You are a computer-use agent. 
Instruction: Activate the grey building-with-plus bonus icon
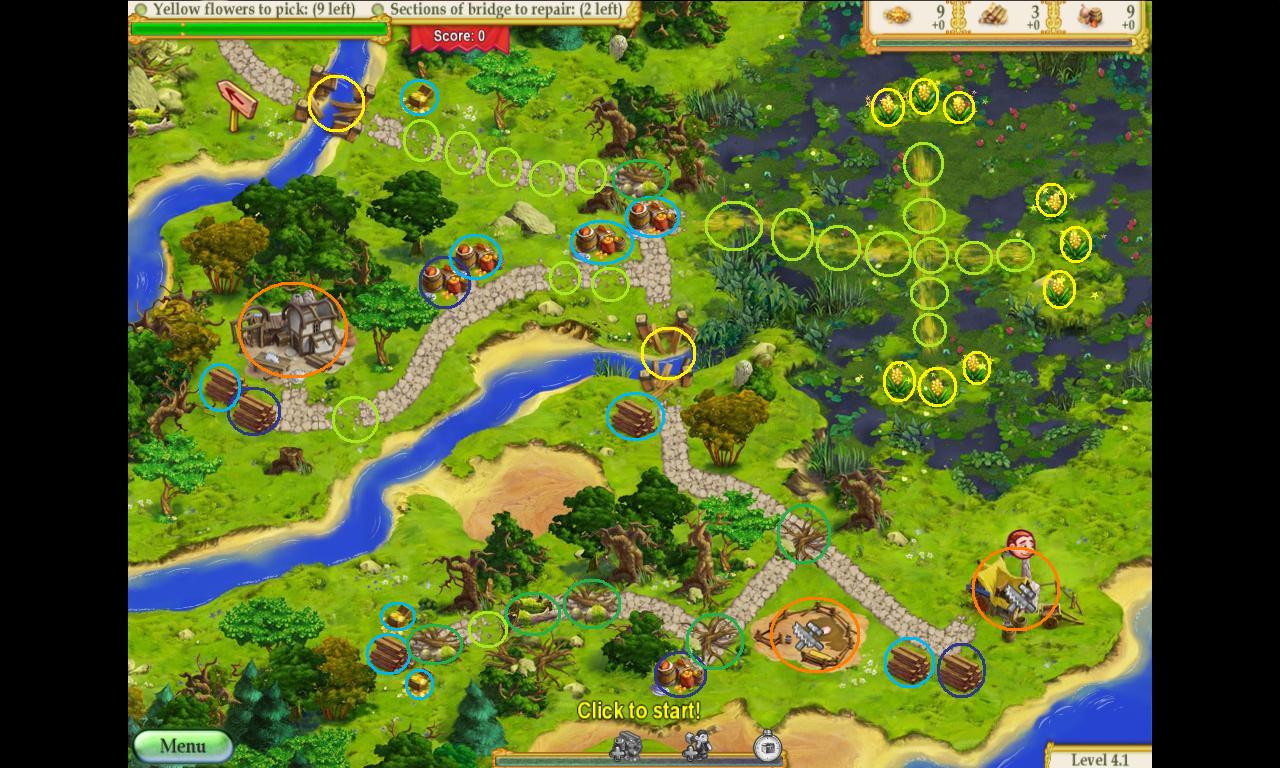[x=627, y=745]
